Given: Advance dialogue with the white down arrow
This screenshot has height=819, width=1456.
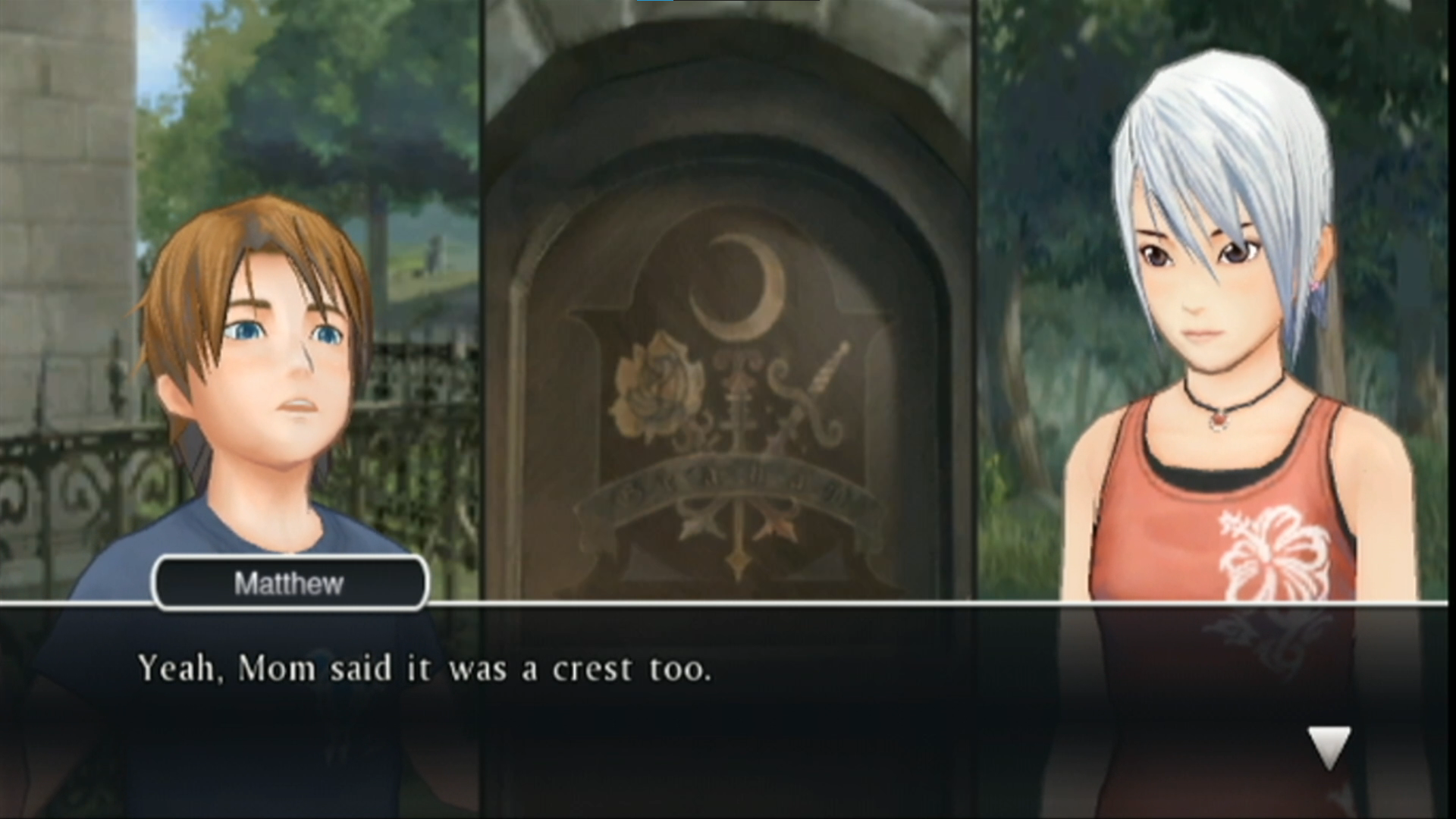Looking at the screenshot, I should [1329, 746].
